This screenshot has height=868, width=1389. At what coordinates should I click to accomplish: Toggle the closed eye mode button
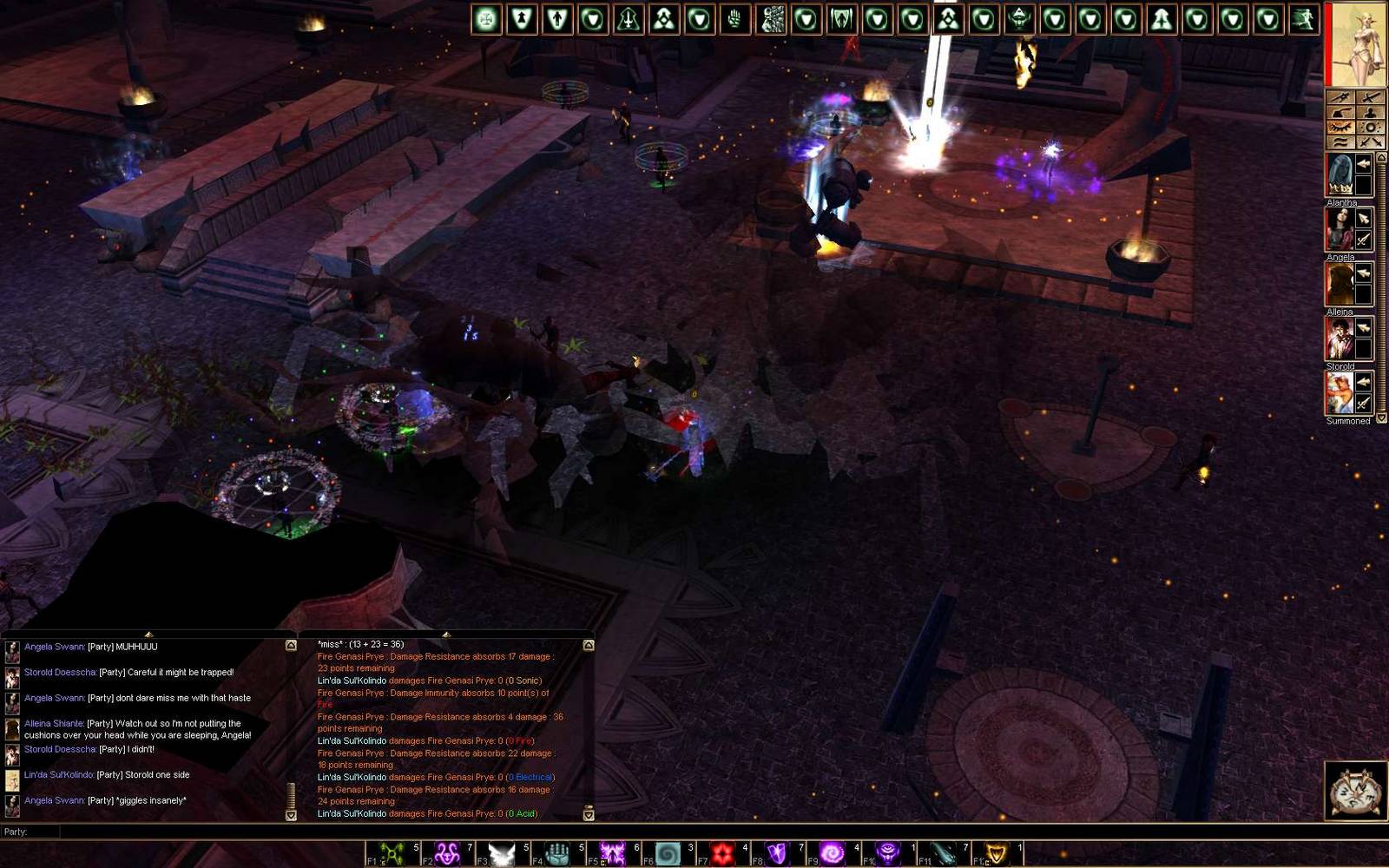pyautogui.click(x=1340, y=128)
